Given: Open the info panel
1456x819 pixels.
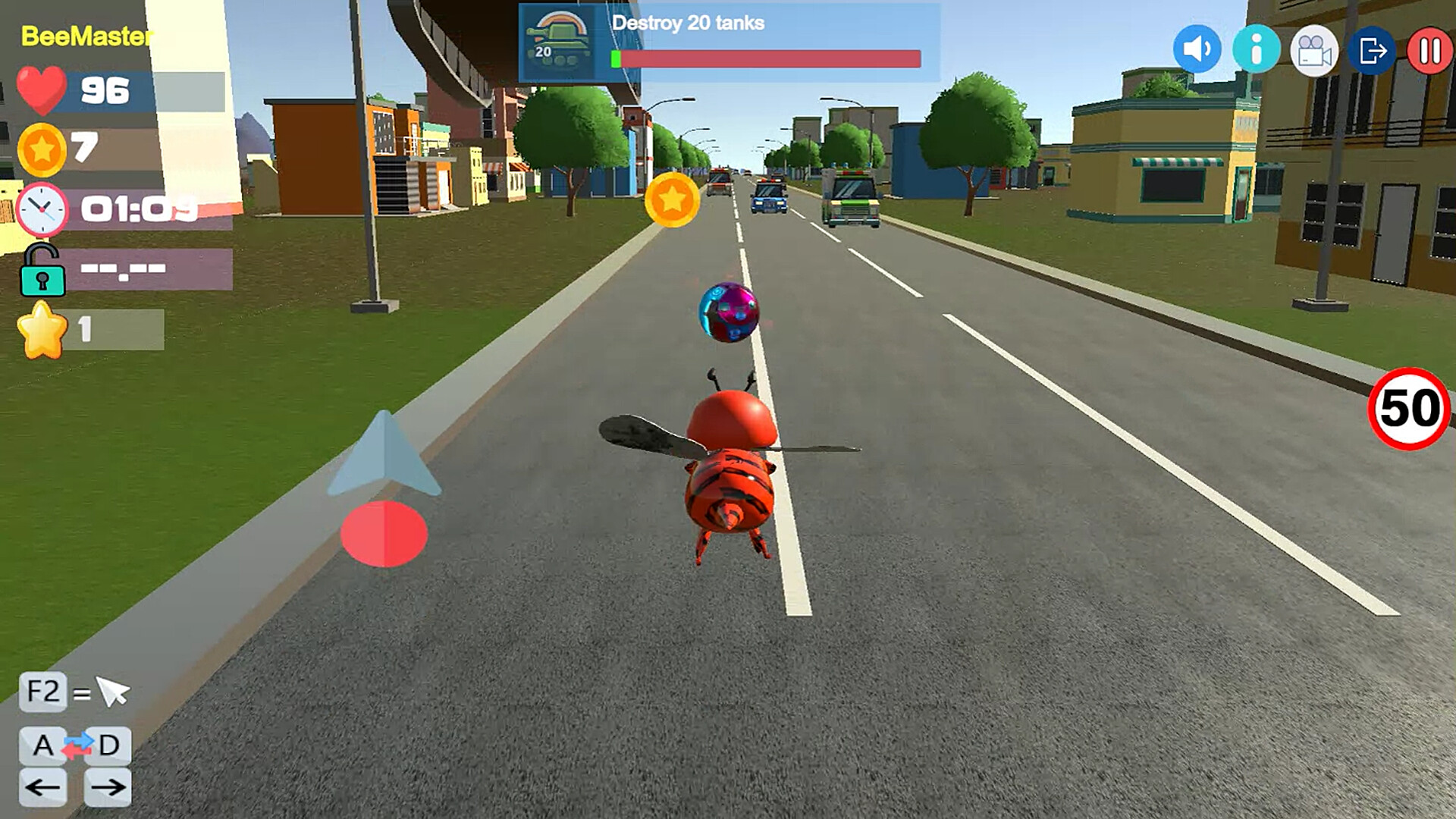Looking at the screenshot, I should click(1256, 50).
